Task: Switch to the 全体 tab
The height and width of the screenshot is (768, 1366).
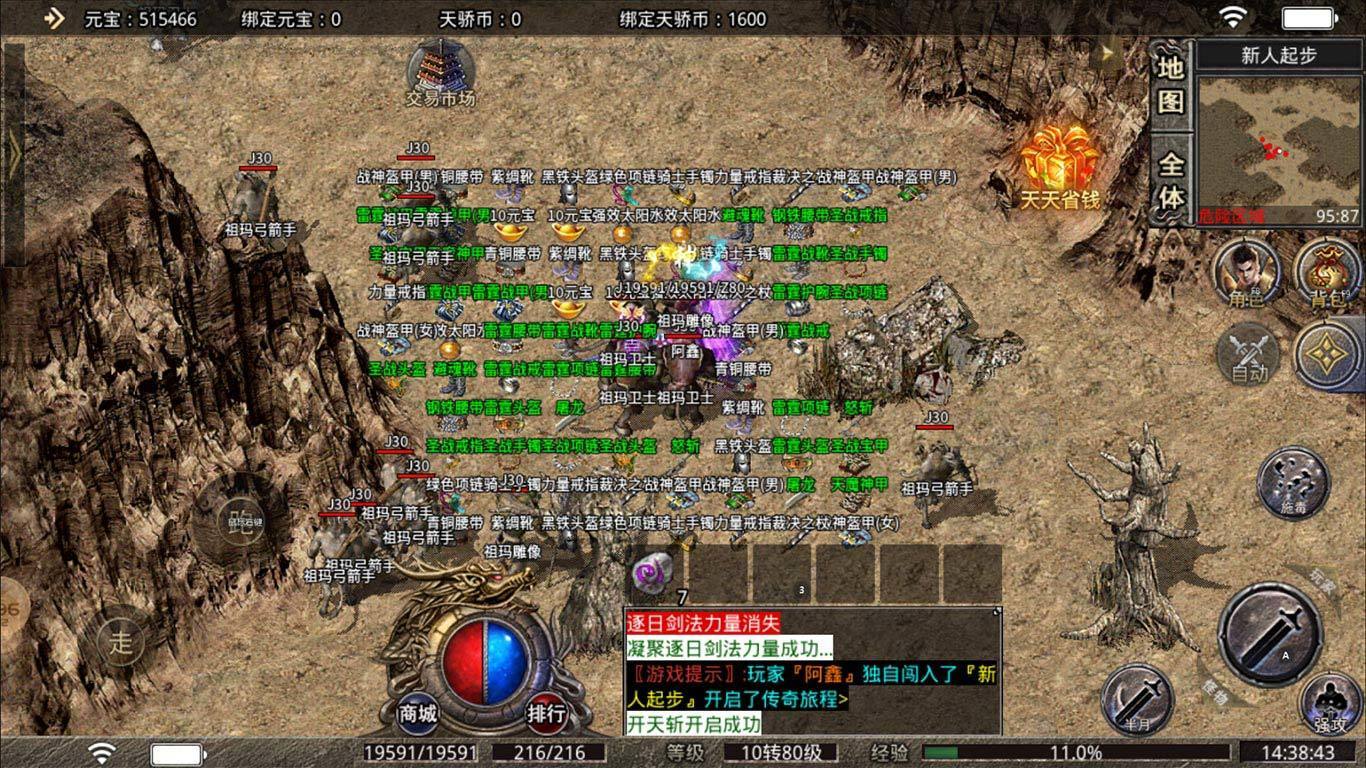Action: [1171, 181]
